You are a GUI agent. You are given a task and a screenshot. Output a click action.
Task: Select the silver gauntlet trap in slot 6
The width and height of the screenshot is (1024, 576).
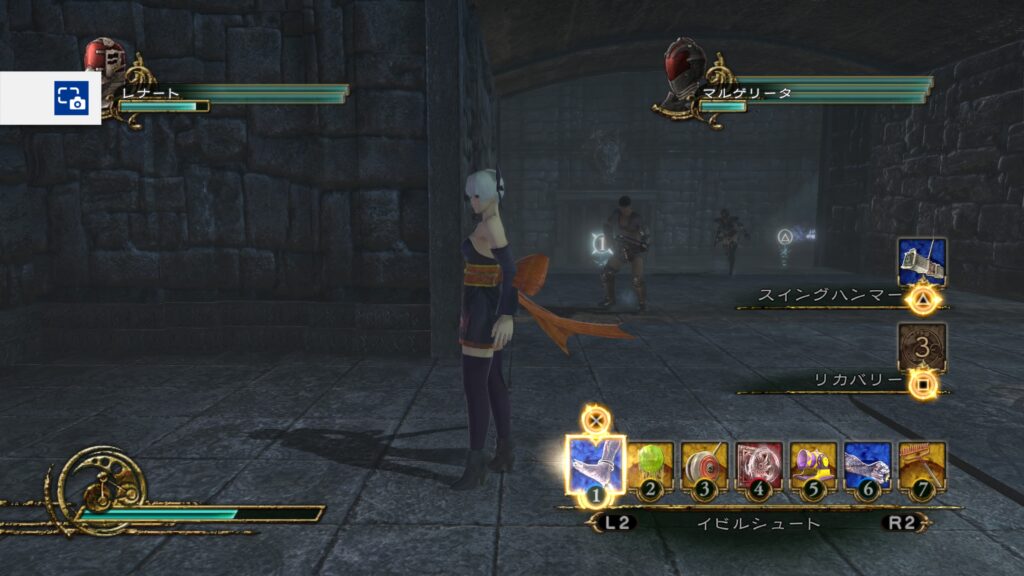pyautogui.click(x=867, y=466)
